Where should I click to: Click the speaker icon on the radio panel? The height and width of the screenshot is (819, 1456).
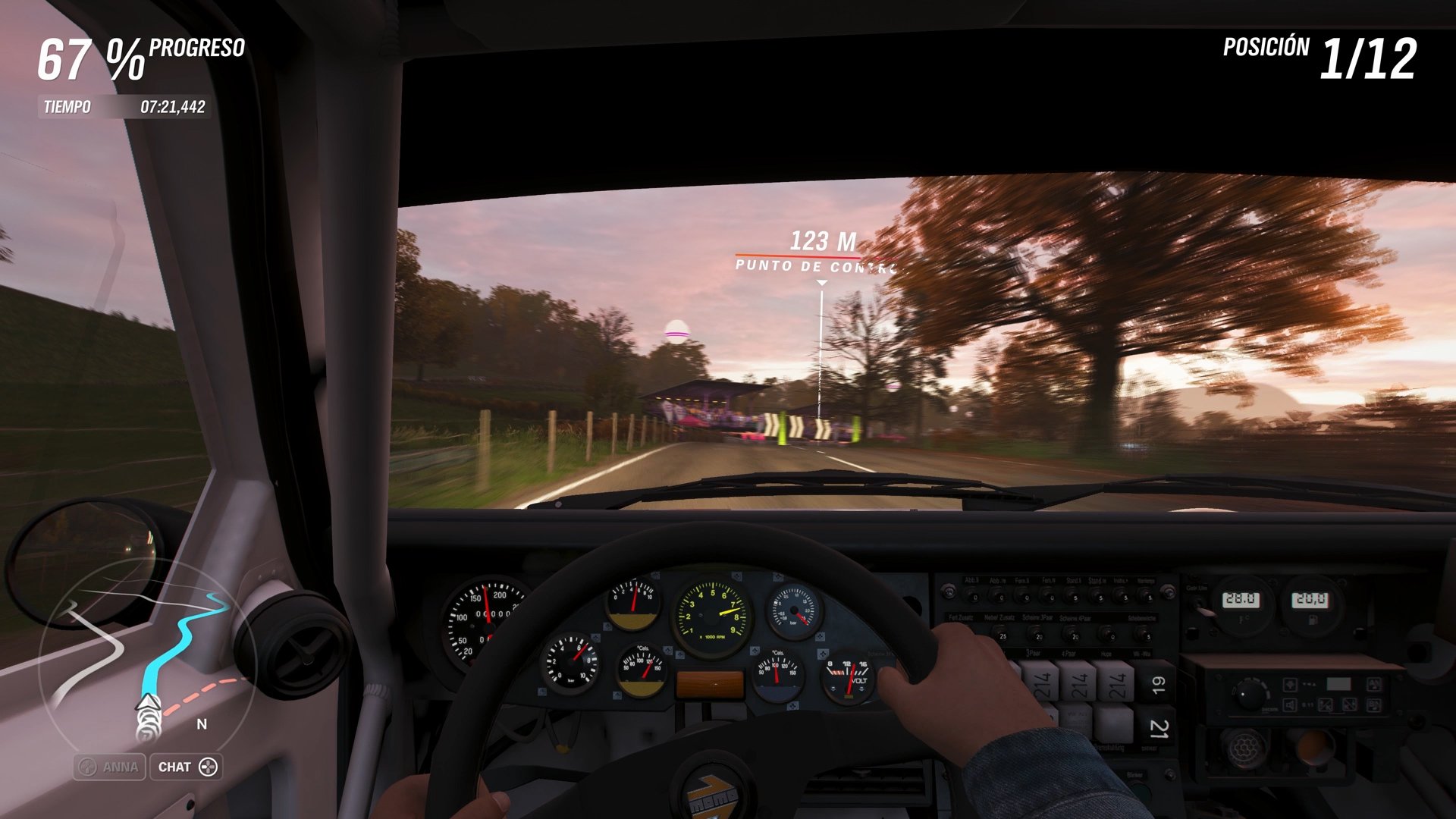[x=1290, y=705]
